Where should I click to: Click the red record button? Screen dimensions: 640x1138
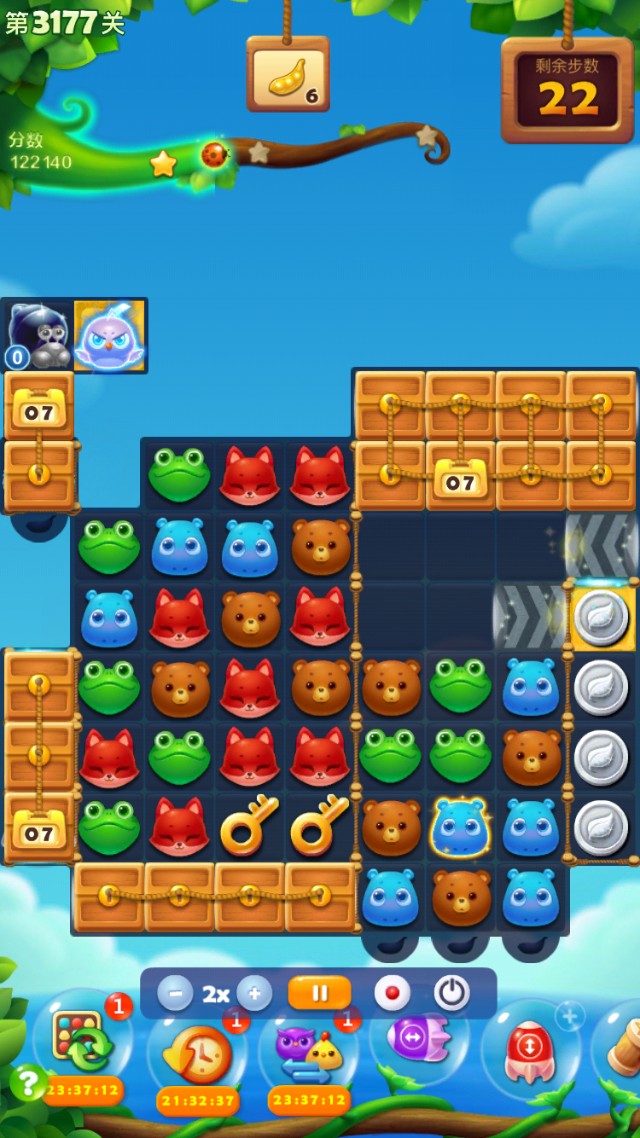(392, 993)
